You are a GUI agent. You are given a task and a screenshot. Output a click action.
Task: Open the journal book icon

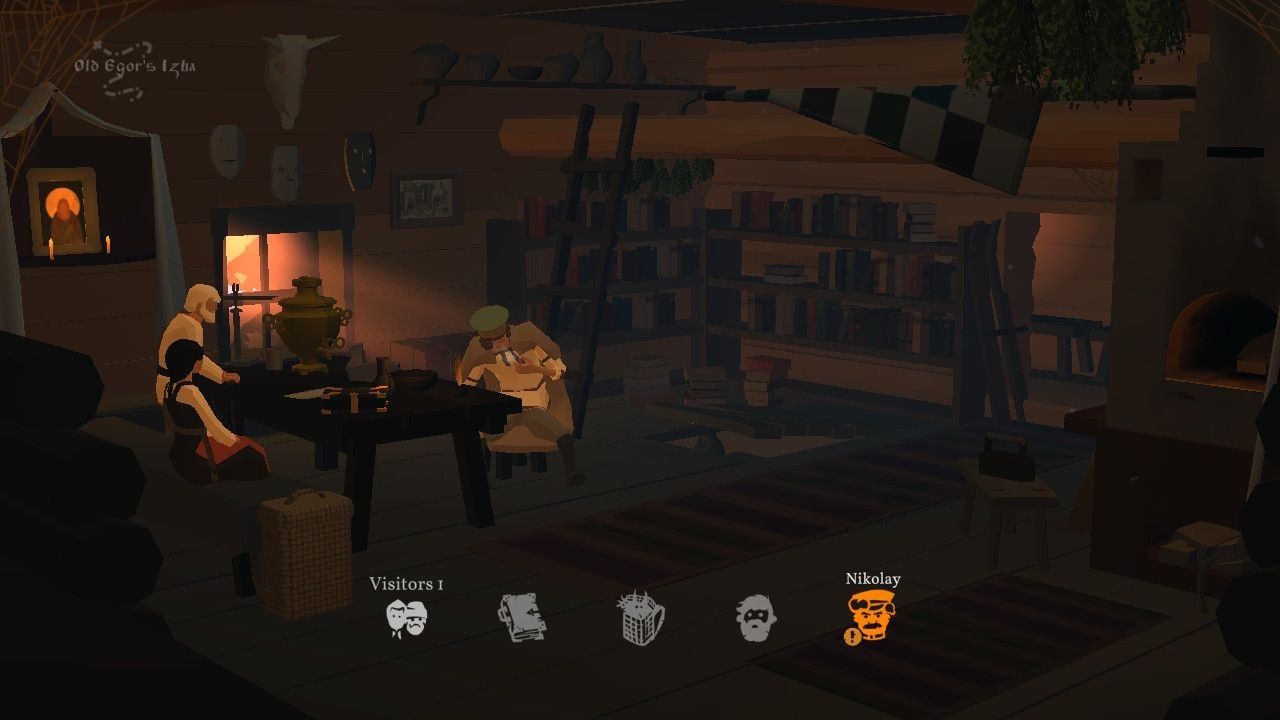click(522, 618)
